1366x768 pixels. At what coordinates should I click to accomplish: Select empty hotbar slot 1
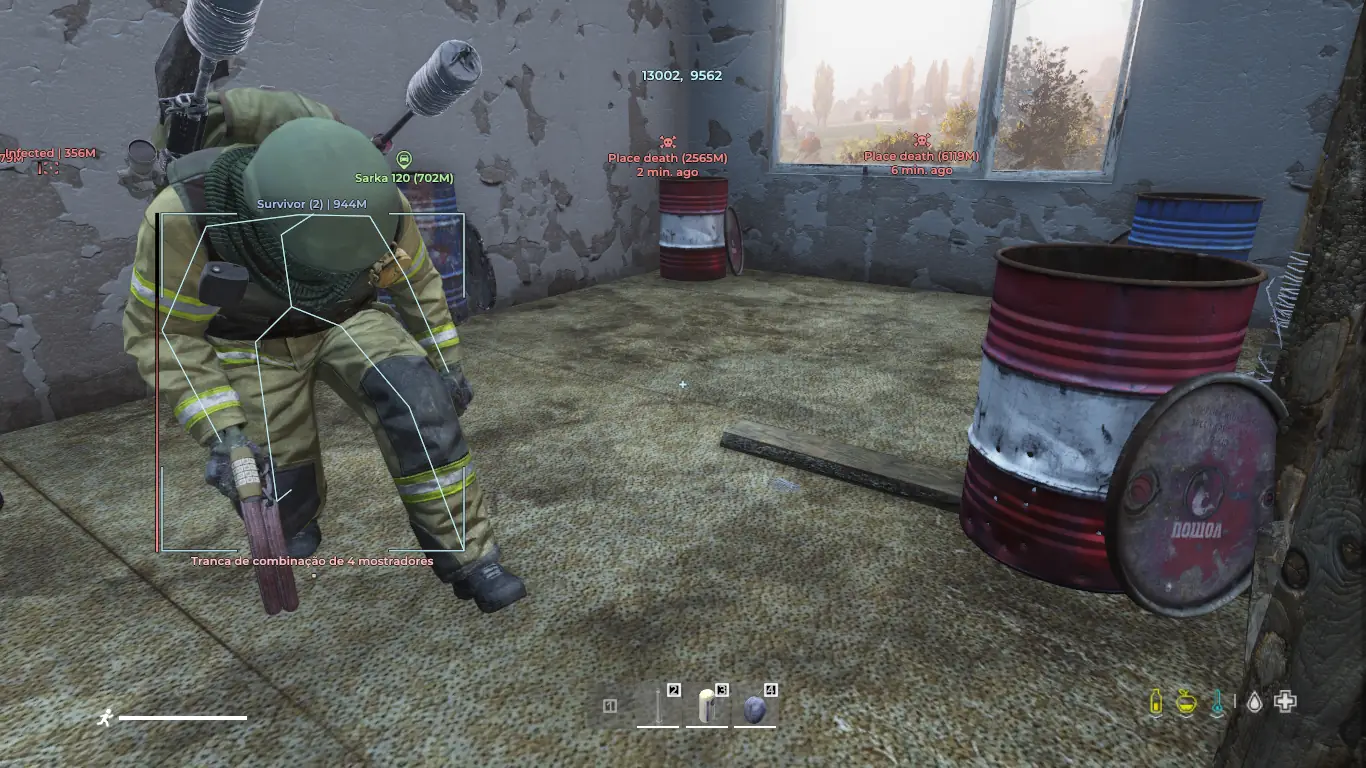coord(610,707)
